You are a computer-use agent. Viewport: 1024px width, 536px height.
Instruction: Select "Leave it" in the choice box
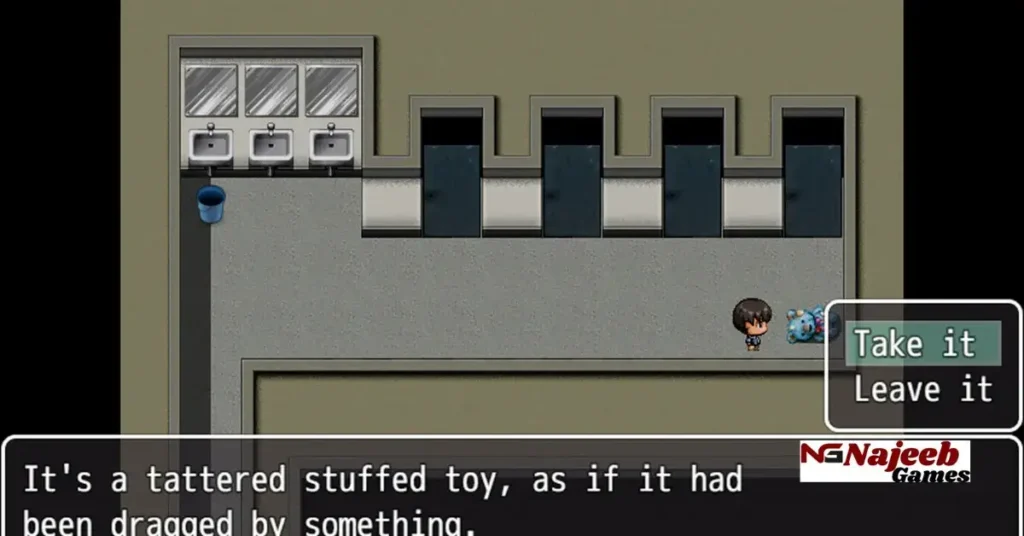pos(922,389)
